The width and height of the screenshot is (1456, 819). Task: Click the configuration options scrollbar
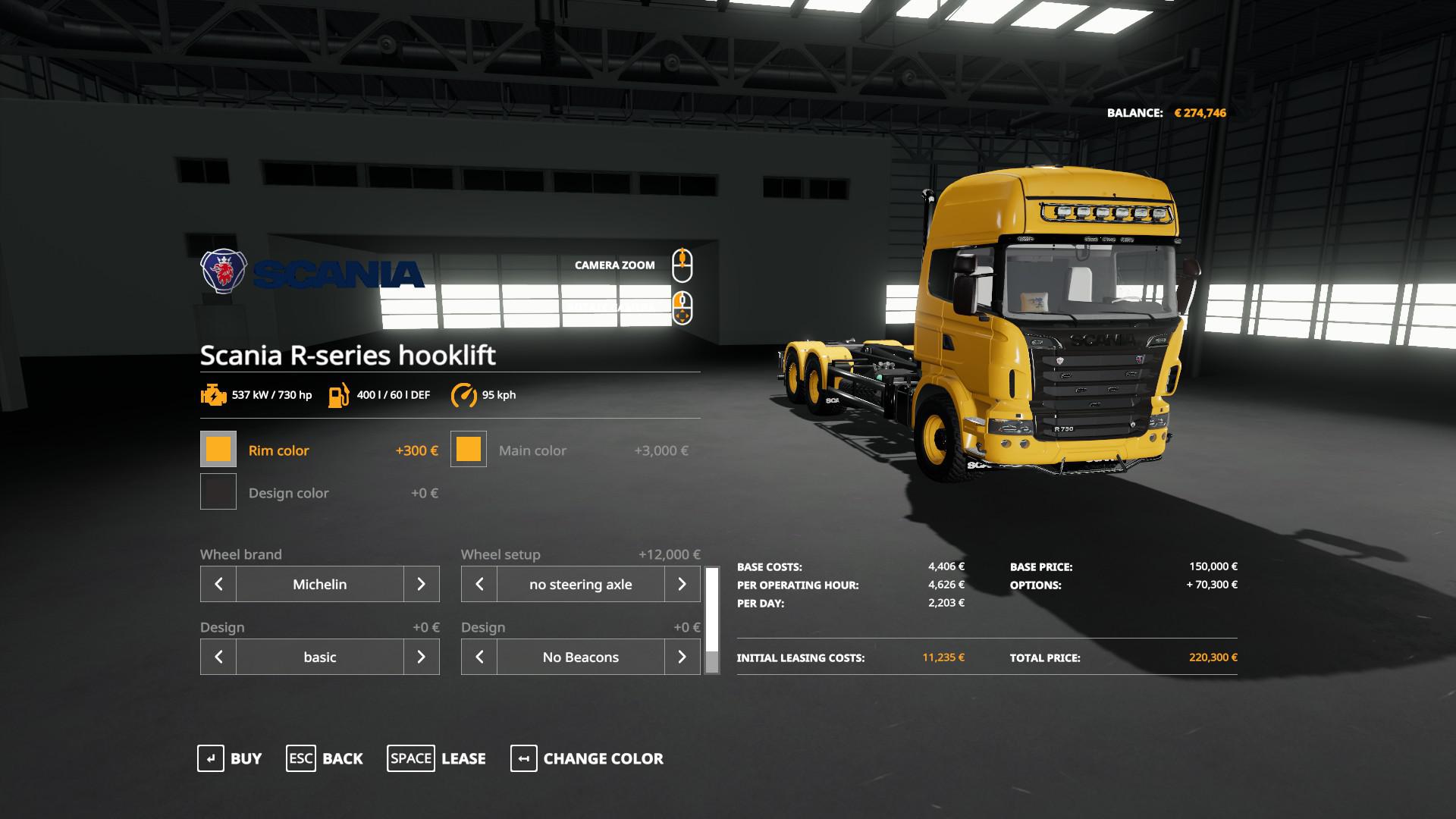(712, 620)
